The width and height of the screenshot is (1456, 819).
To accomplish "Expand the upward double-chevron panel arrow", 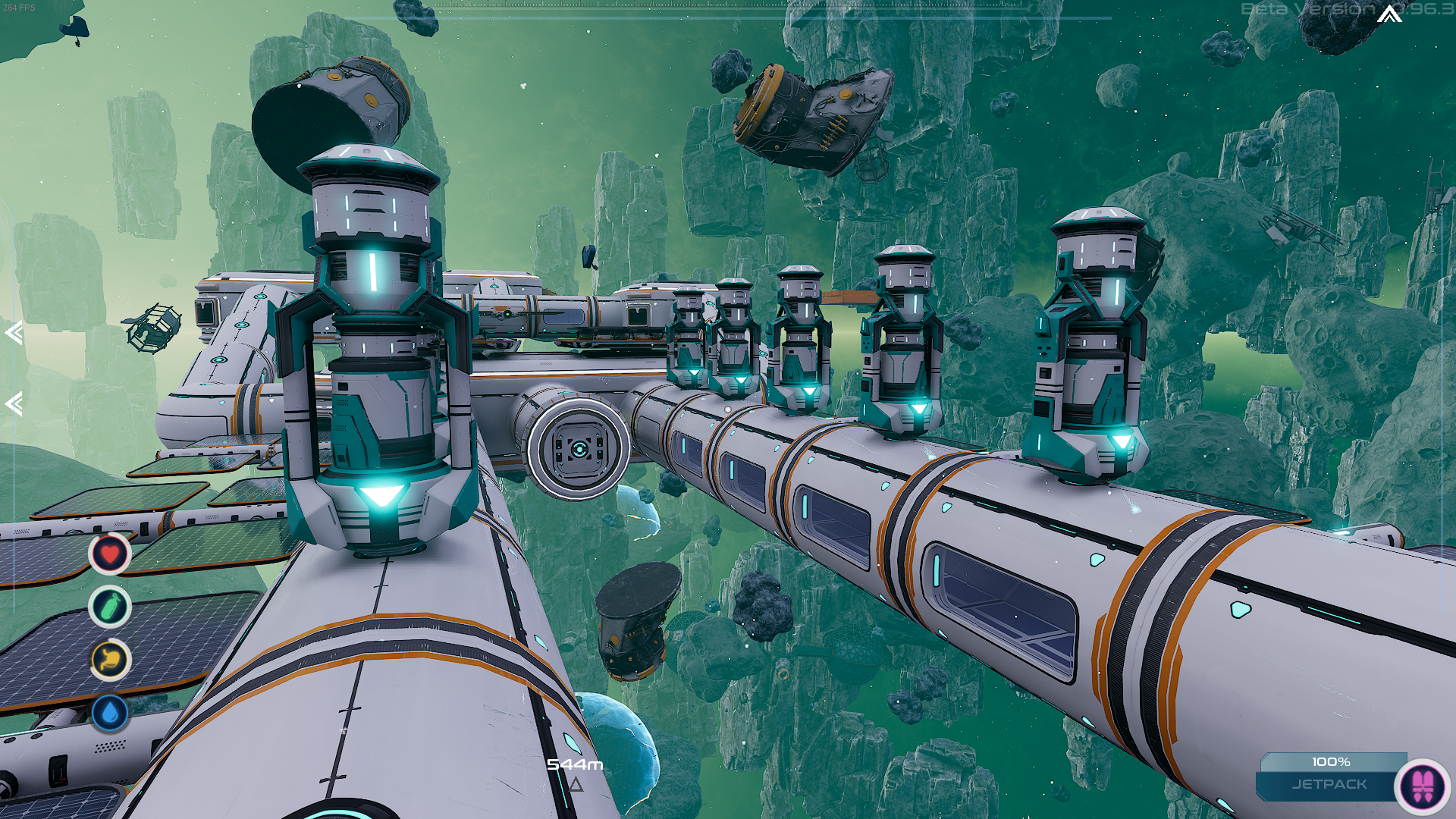I will click(x=1389, y=14).
